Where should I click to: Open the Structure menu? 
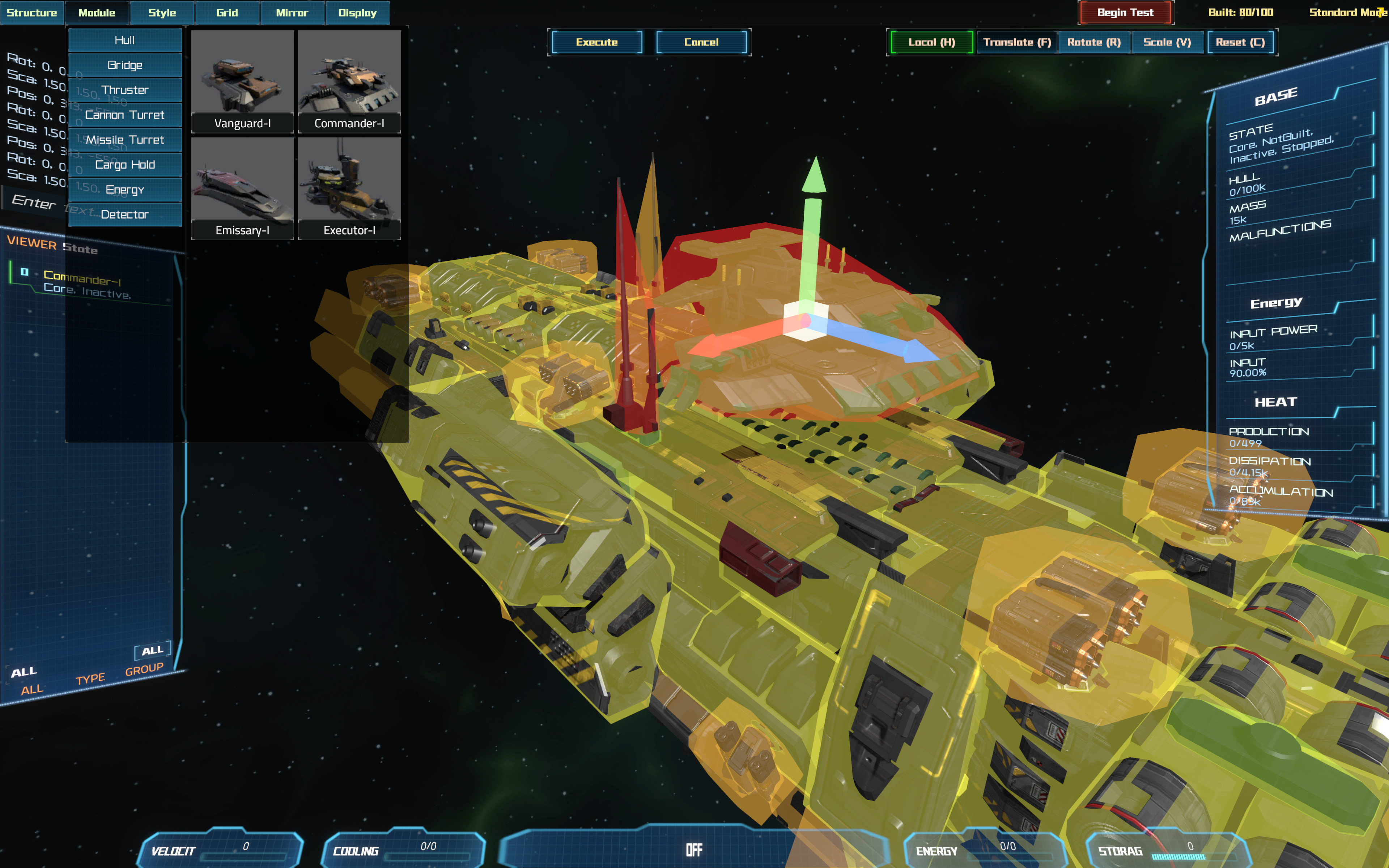point(32,13)
